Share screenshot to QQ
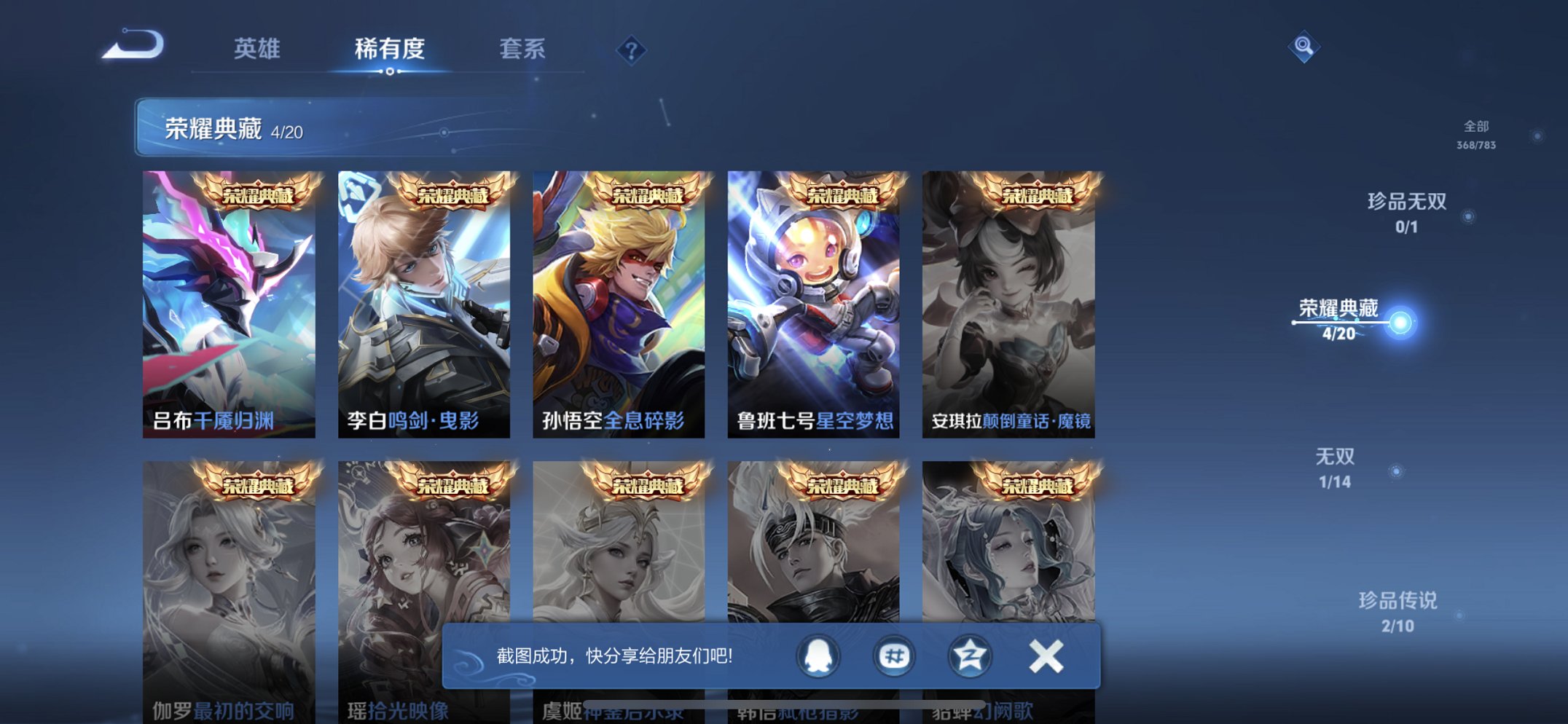The width and height of the screenshot is (1568, 724). pos(818,655)
